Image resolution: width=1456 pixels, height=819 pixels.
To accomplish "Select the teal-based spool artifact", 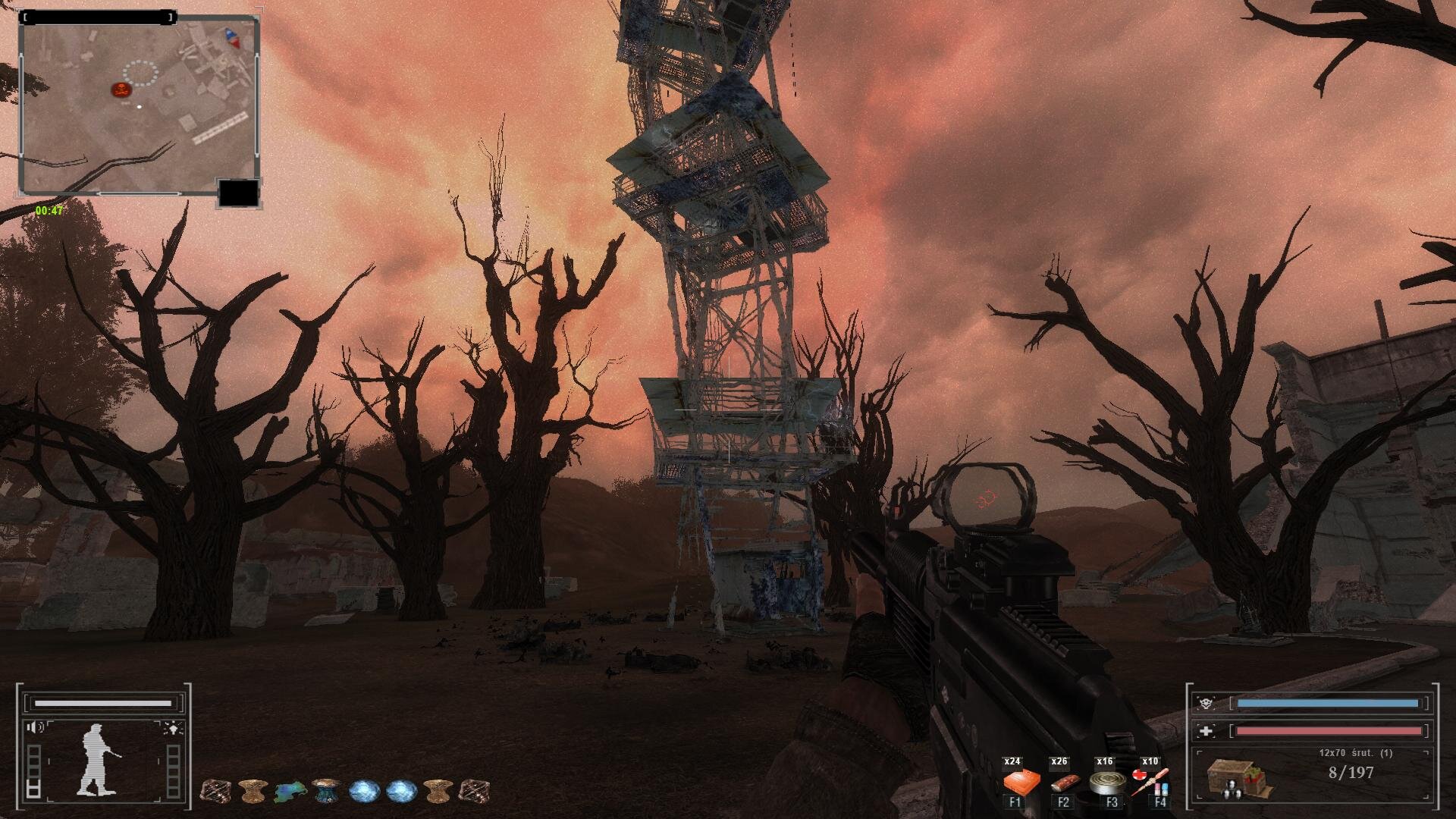I will 326,791.
